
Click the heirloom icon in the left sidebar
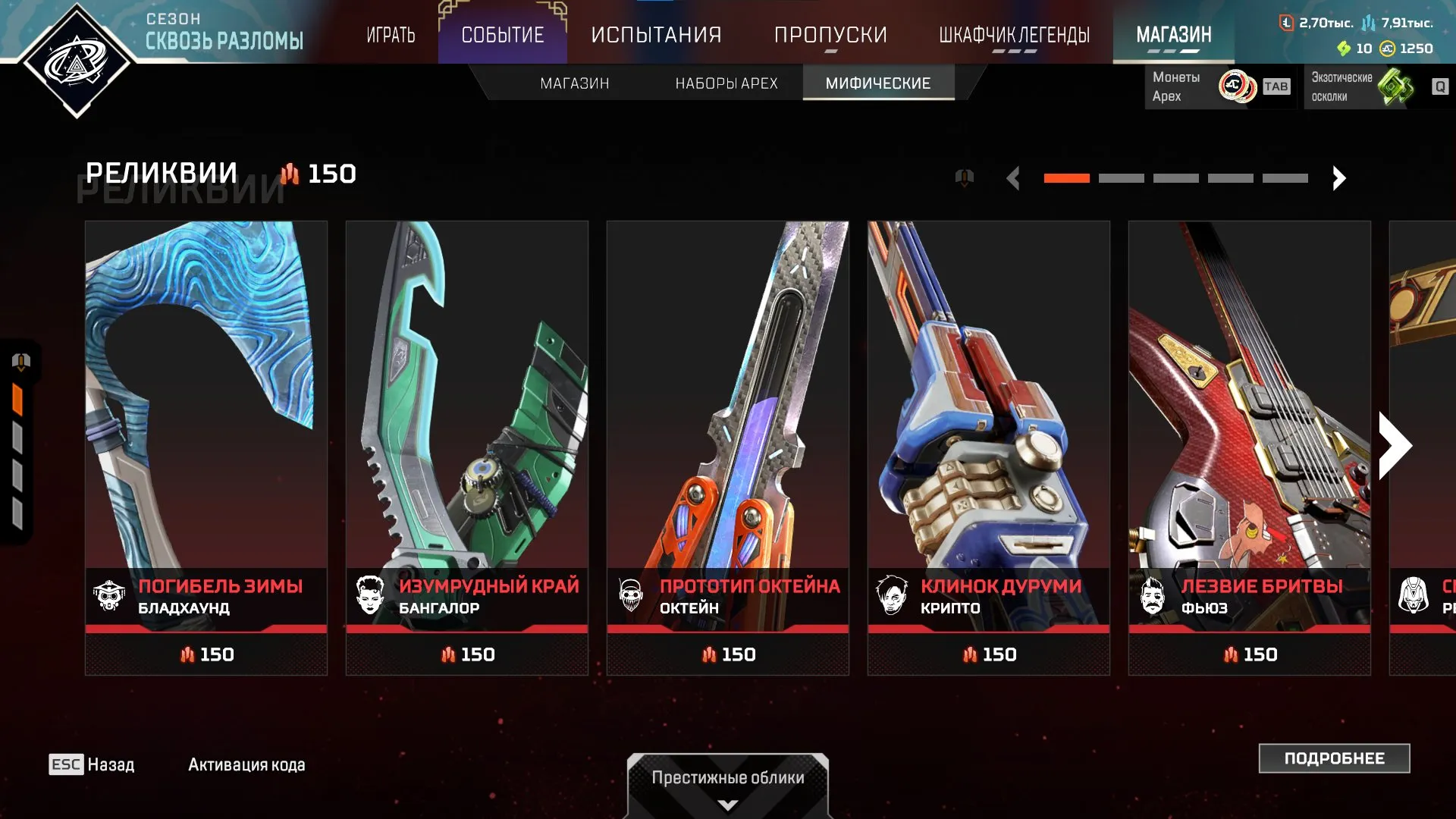[x=21, y=362]
